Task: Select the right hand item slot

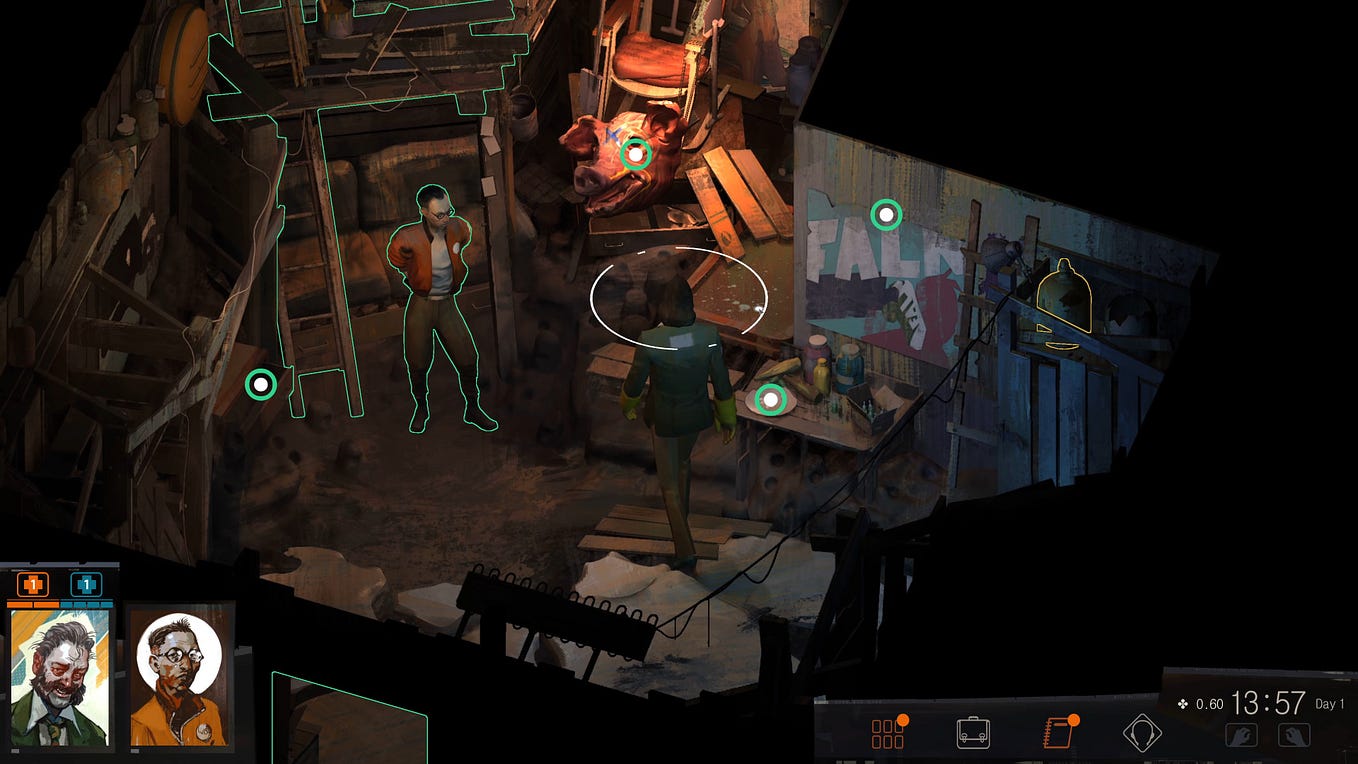Action: click(x=1294, y=735)
